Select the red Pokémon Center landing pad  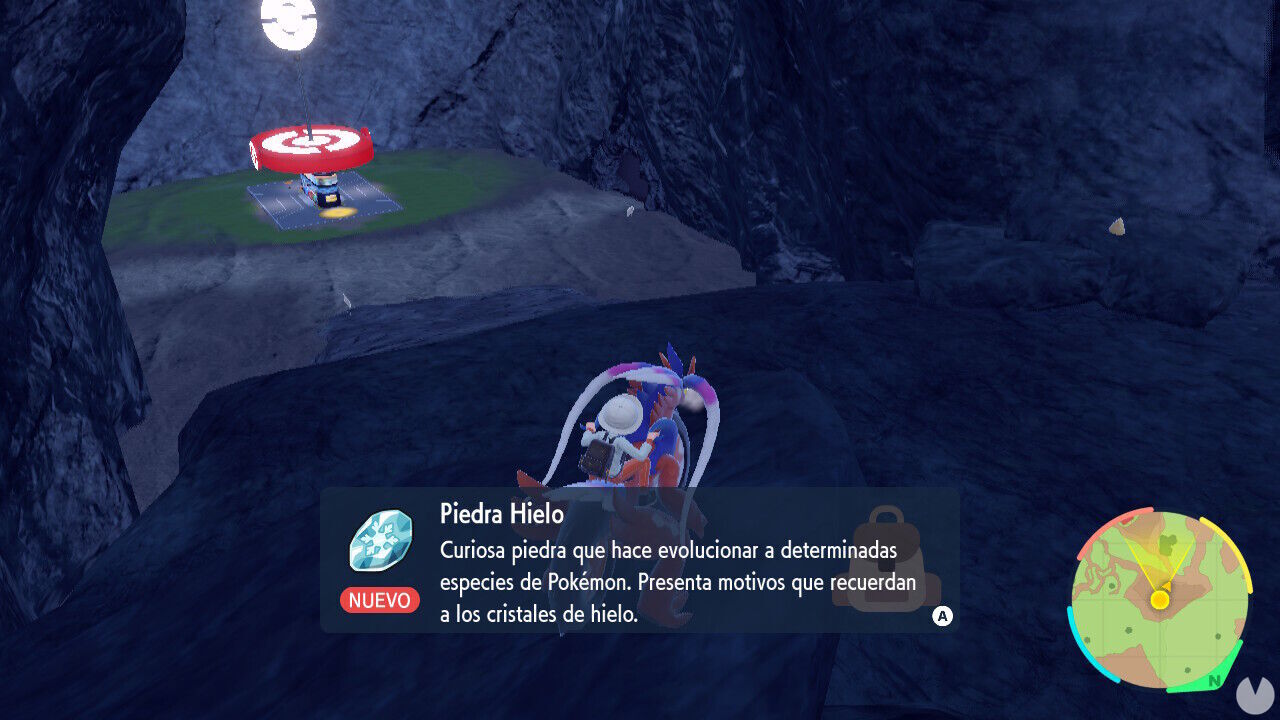pos(308,146)
